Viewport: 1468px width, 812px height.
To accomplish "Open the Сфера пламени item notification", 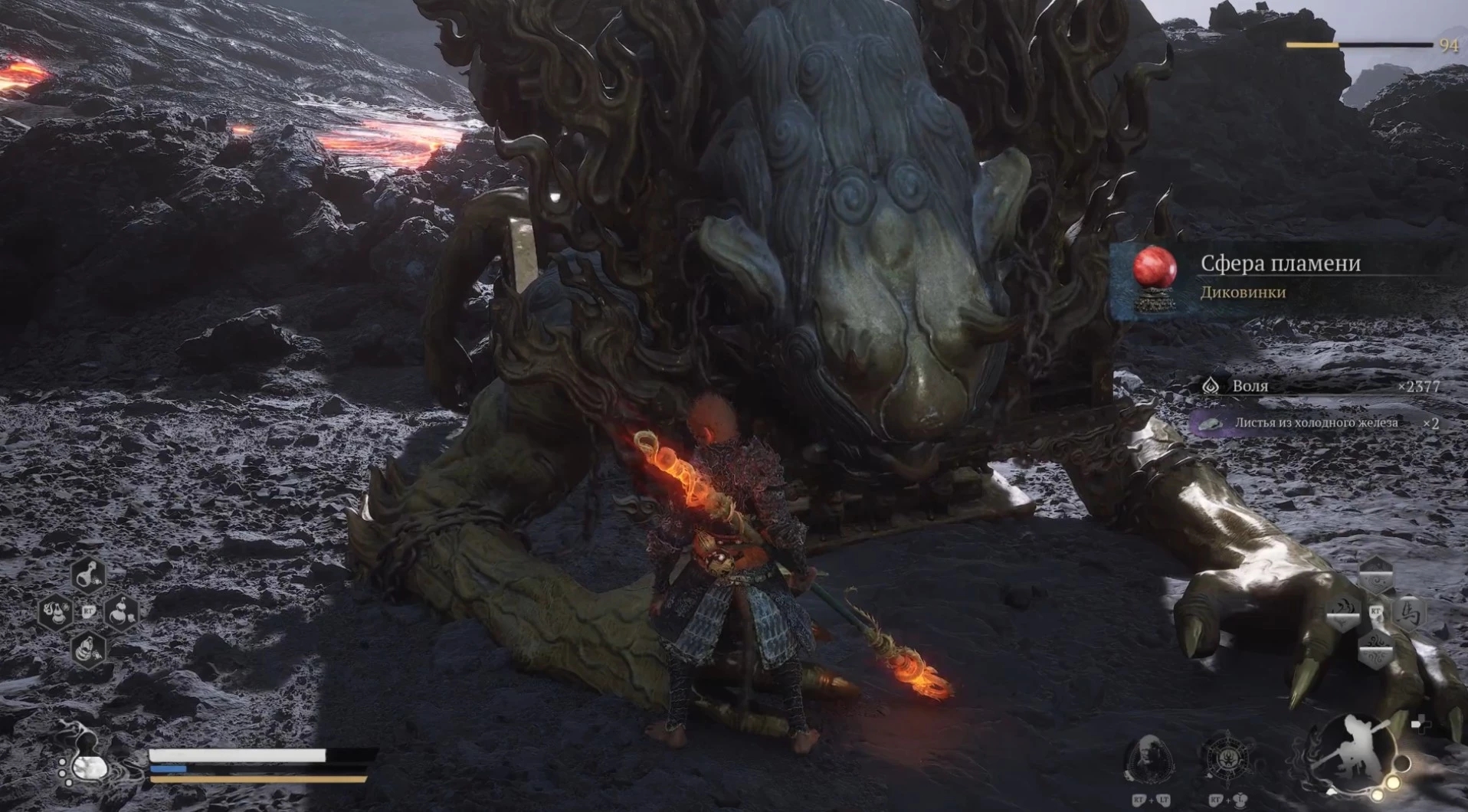I will [x=1287, y=277].
